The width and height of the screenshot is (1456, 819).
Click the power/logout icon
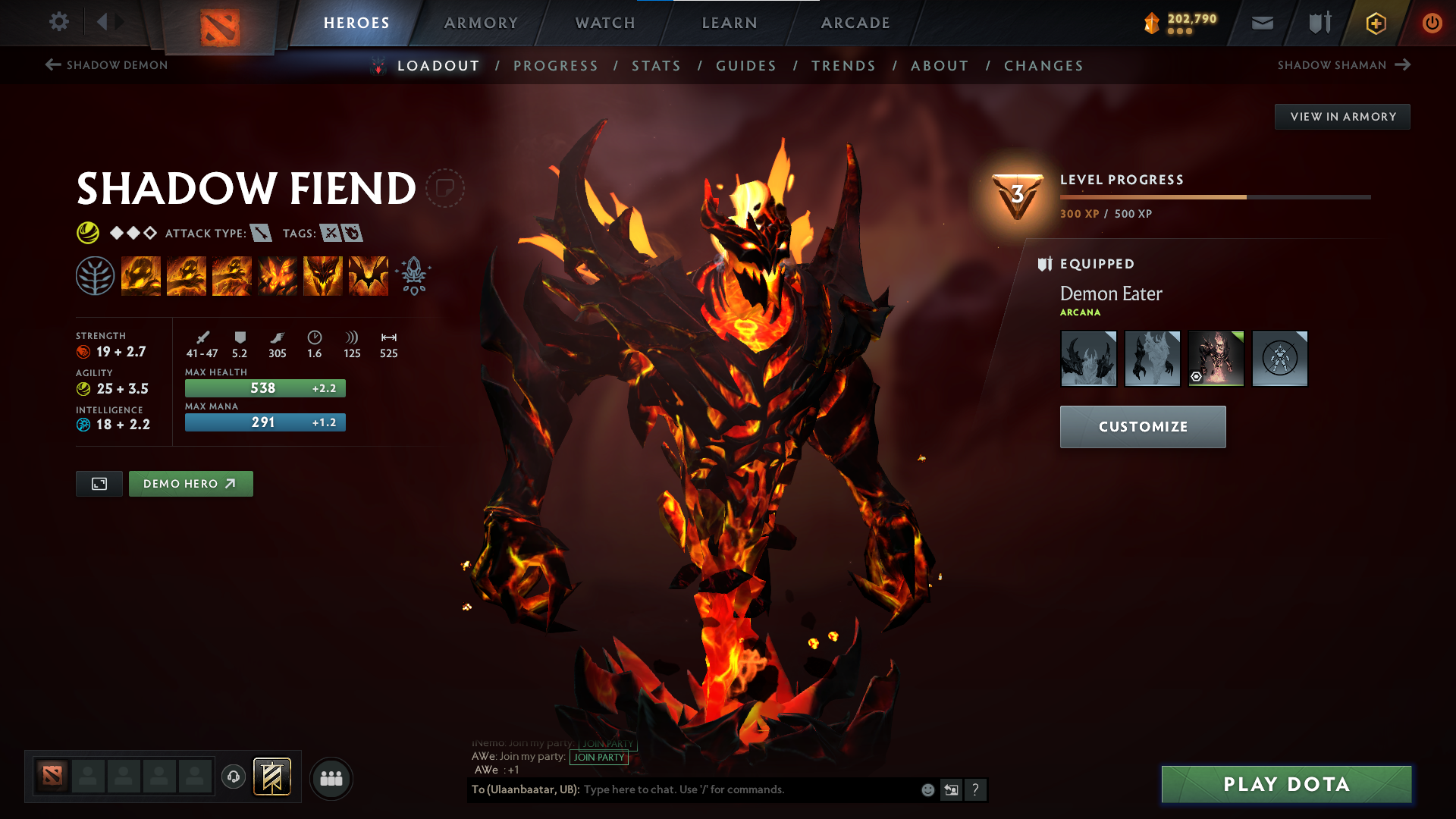(1432, 23)
